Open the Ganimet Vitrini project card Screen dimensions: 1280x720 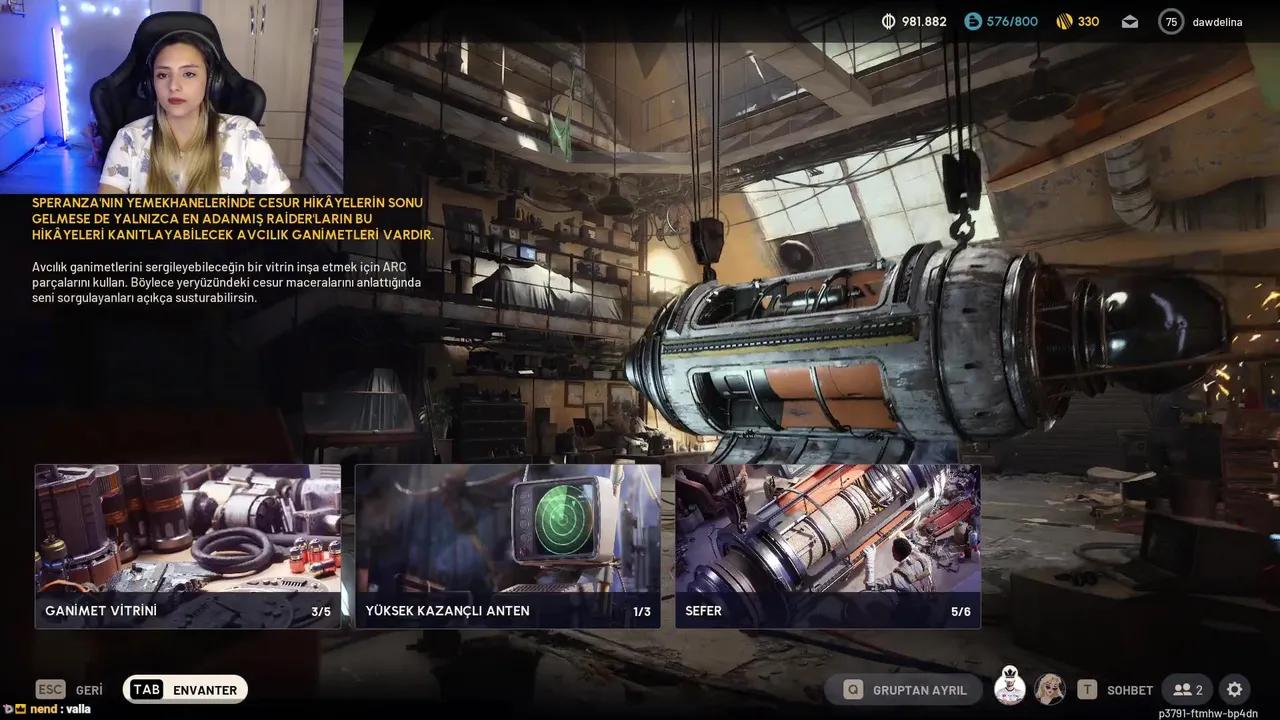[188, 546]
